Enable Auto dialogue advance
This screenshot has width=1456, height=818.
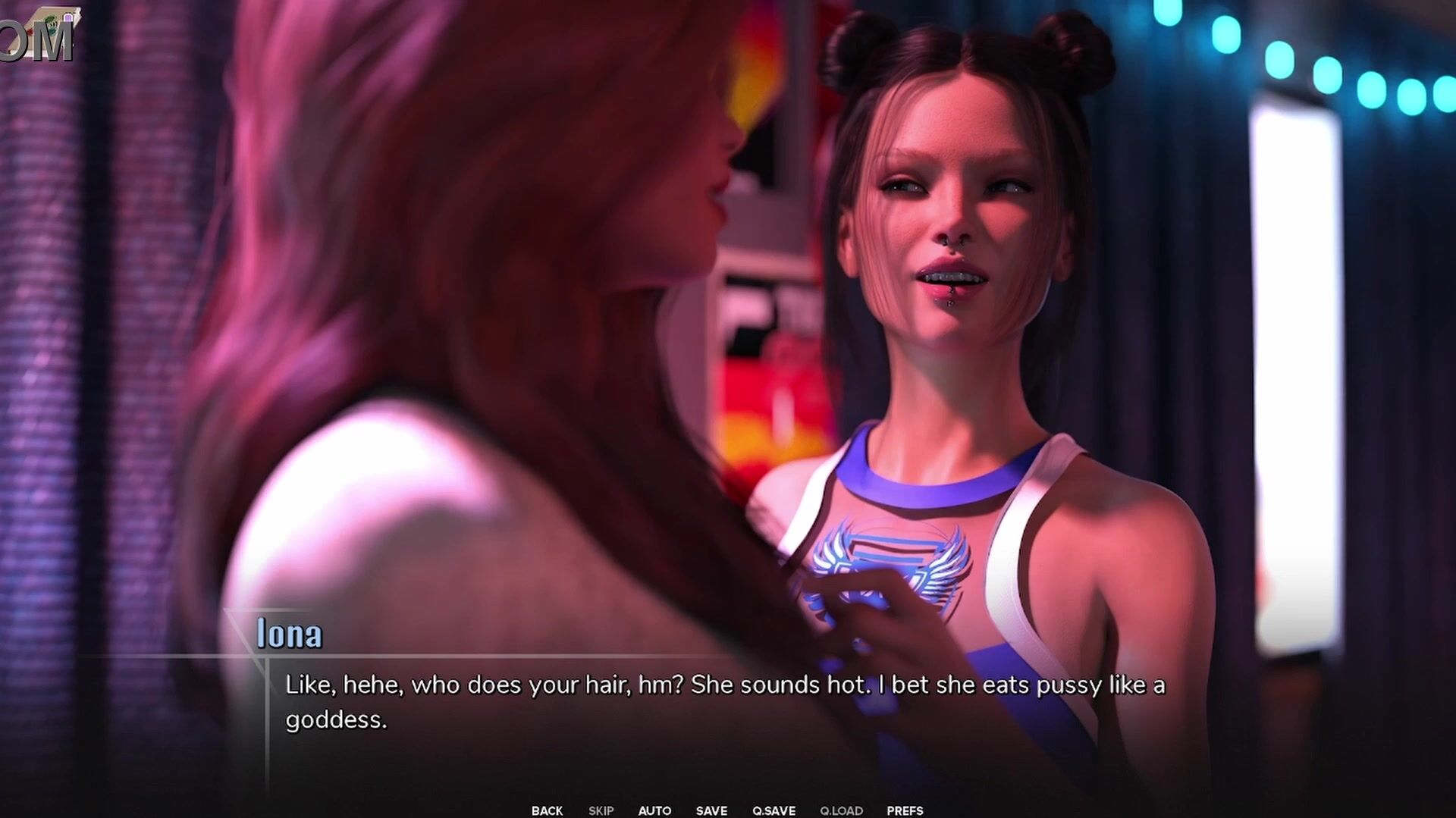[654, 810]
